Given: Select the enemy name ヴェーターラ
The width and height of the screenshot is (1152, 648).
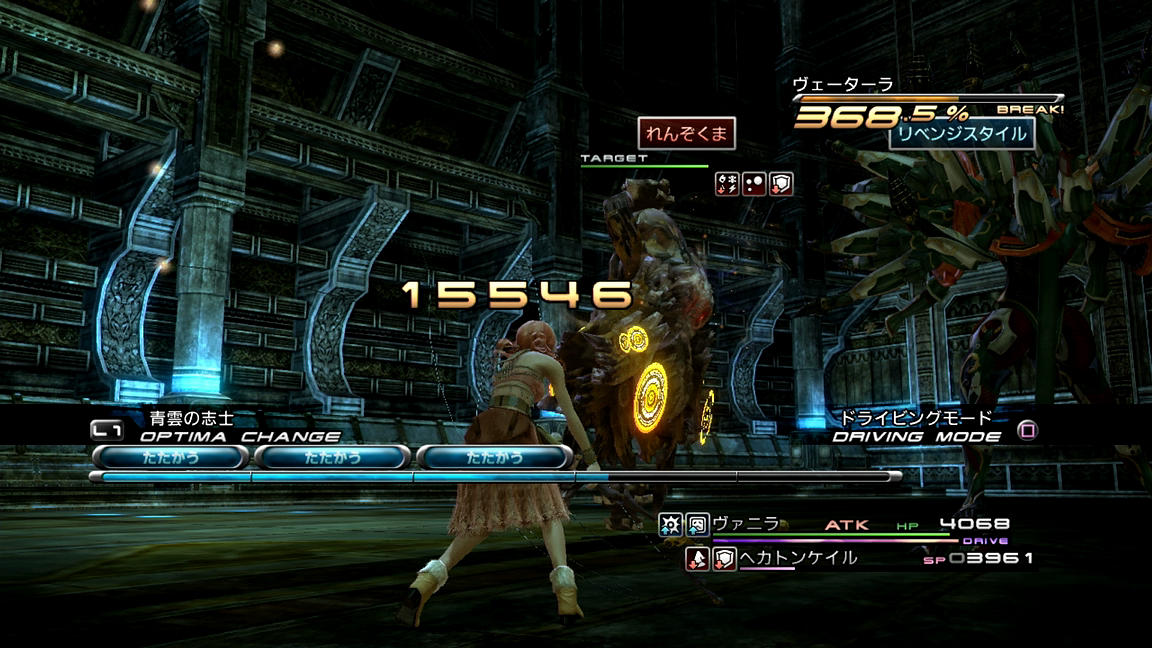Looking at the screenshot, I should 842,85.
